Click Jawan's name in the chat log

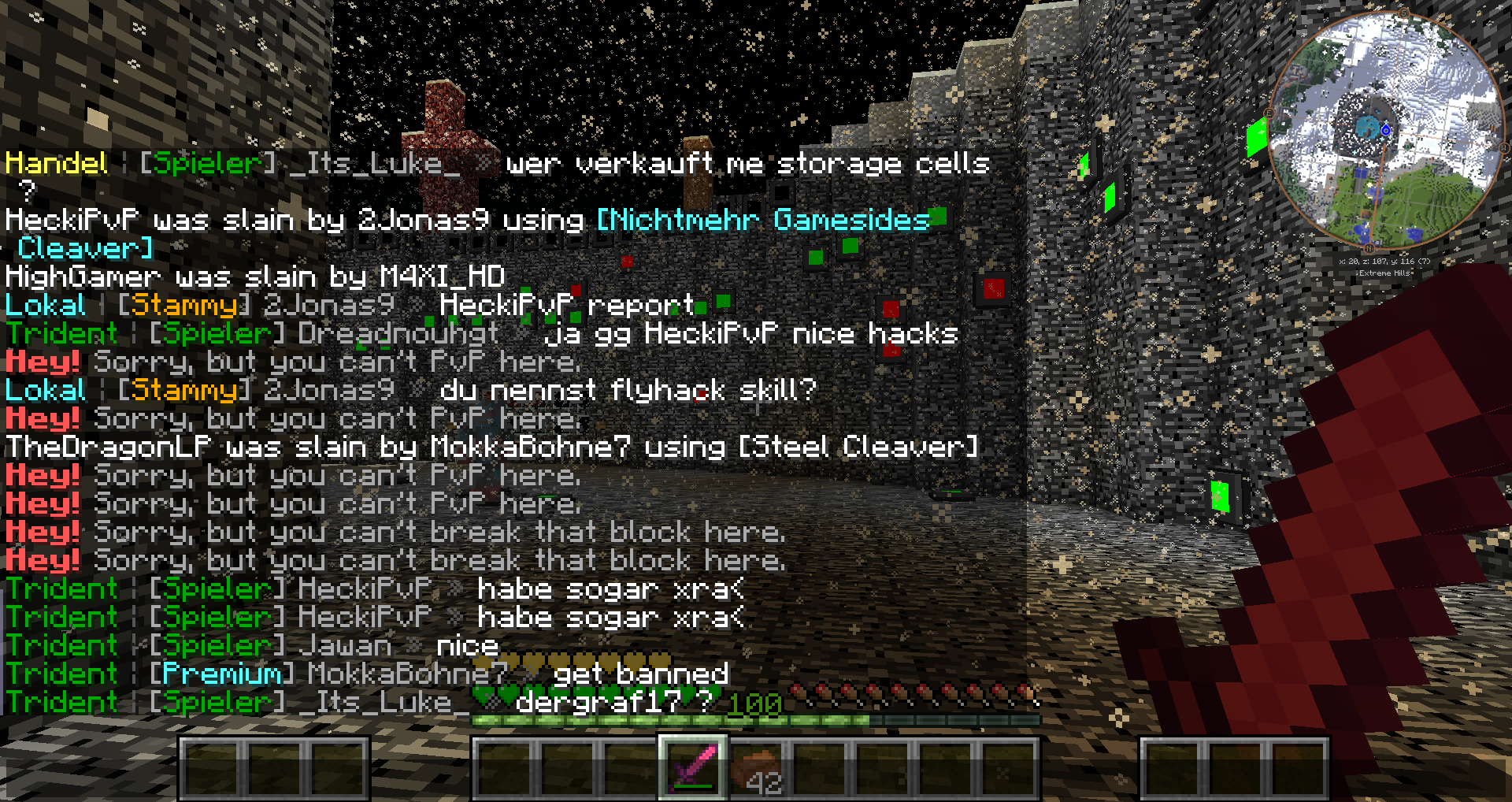345,645
